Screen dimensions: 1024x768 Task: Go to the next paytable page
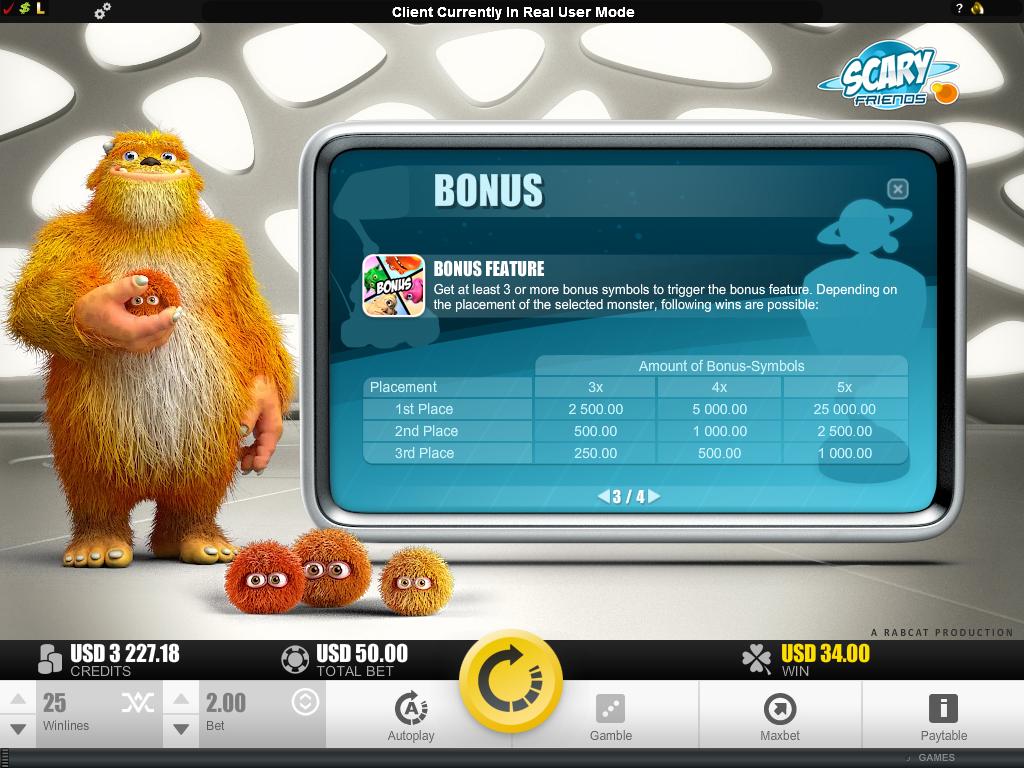[x=654, y=496]
